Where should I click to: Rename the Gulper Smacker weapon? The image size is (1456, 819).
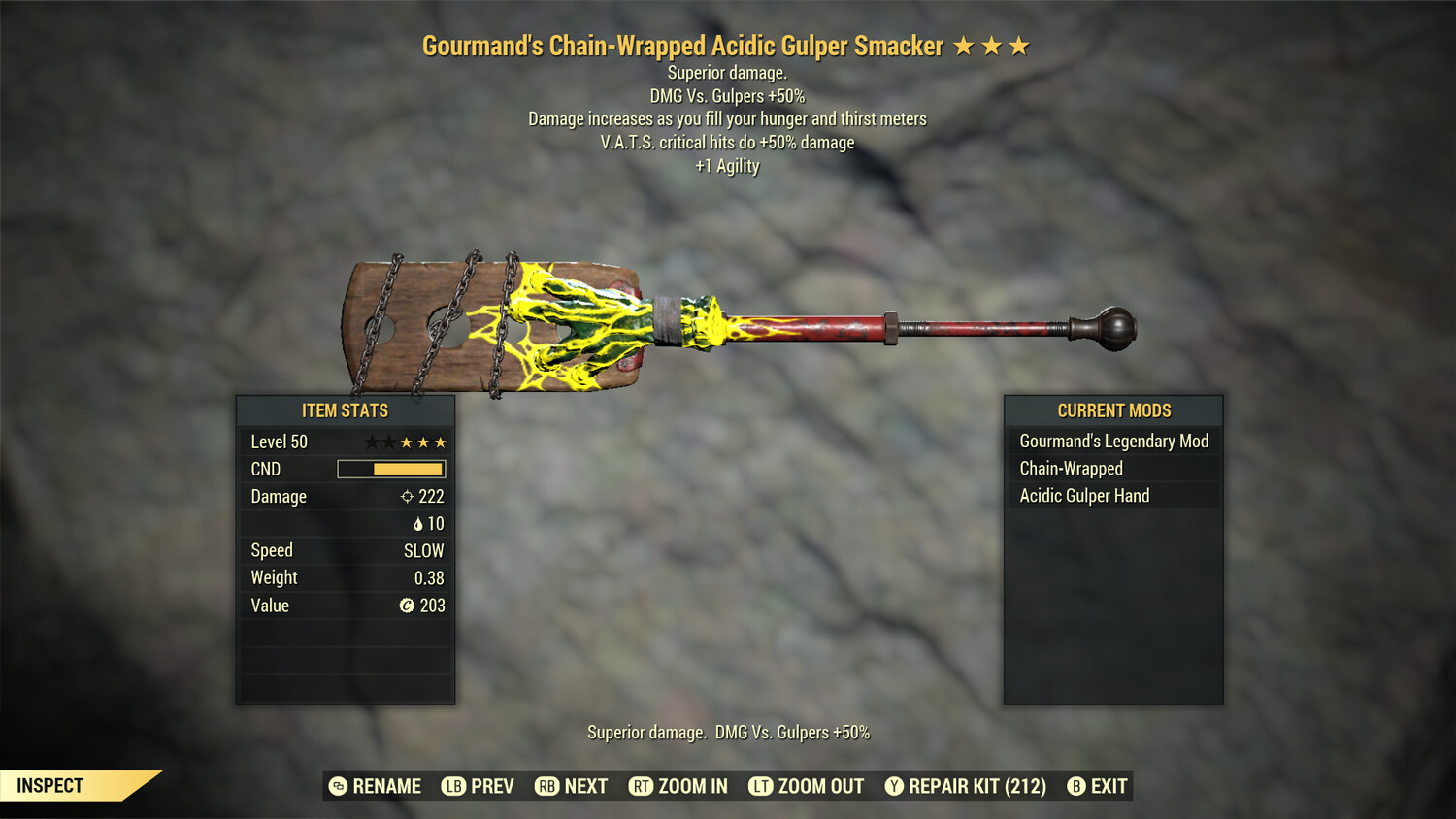click(376, 786)
